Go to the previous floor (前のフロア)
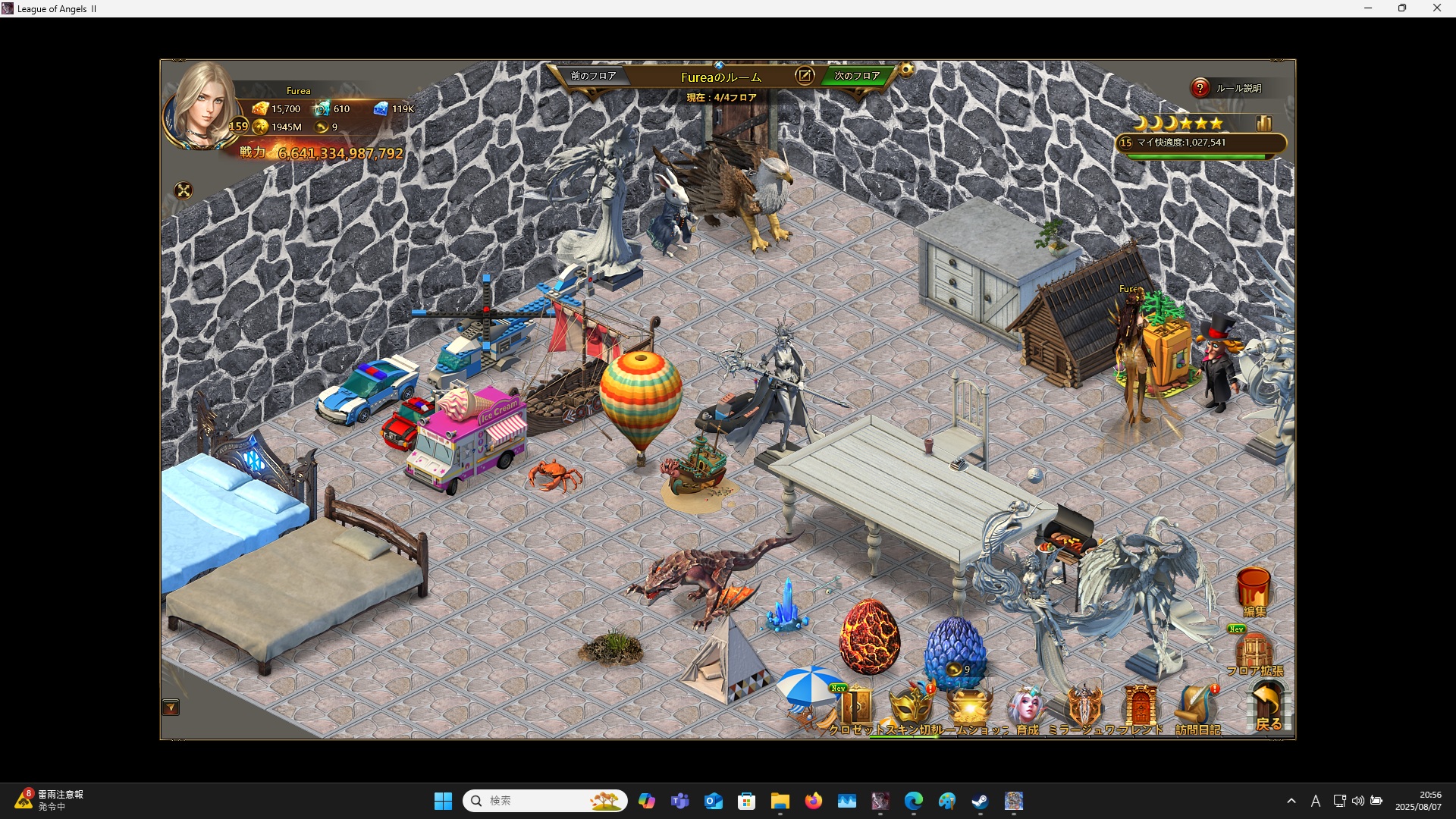This screenshot has height=819, width=1456. click(593, 77)
